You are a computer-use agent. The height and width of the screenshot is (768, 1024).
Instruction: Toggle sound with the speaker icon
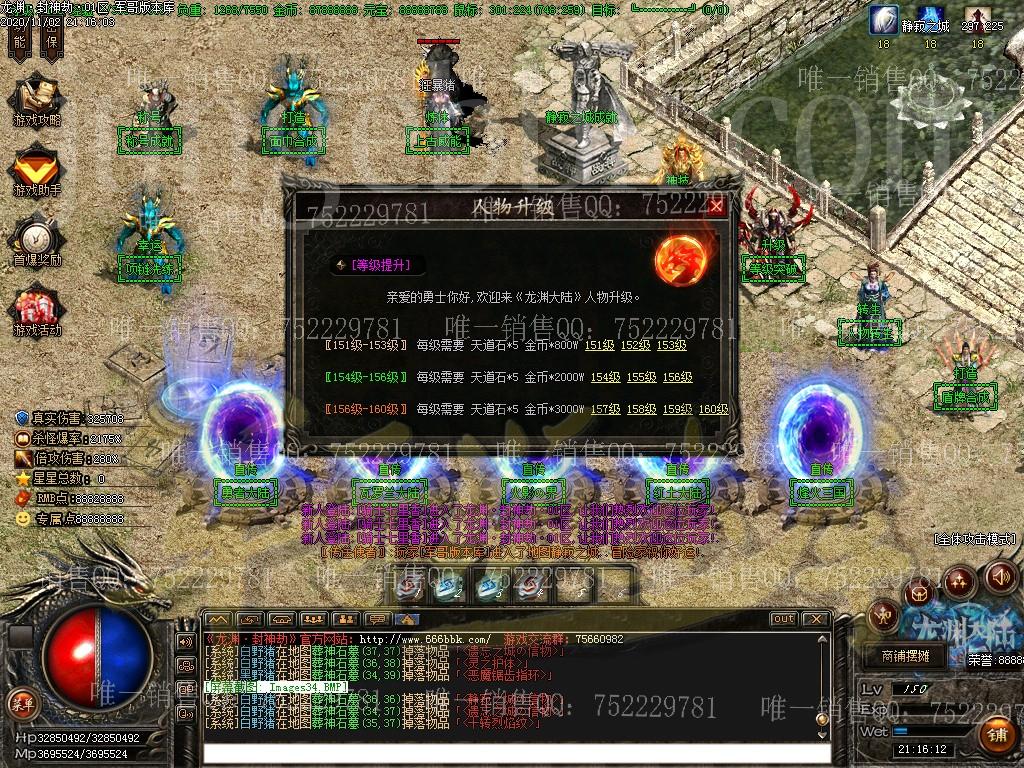(1001, 576)
